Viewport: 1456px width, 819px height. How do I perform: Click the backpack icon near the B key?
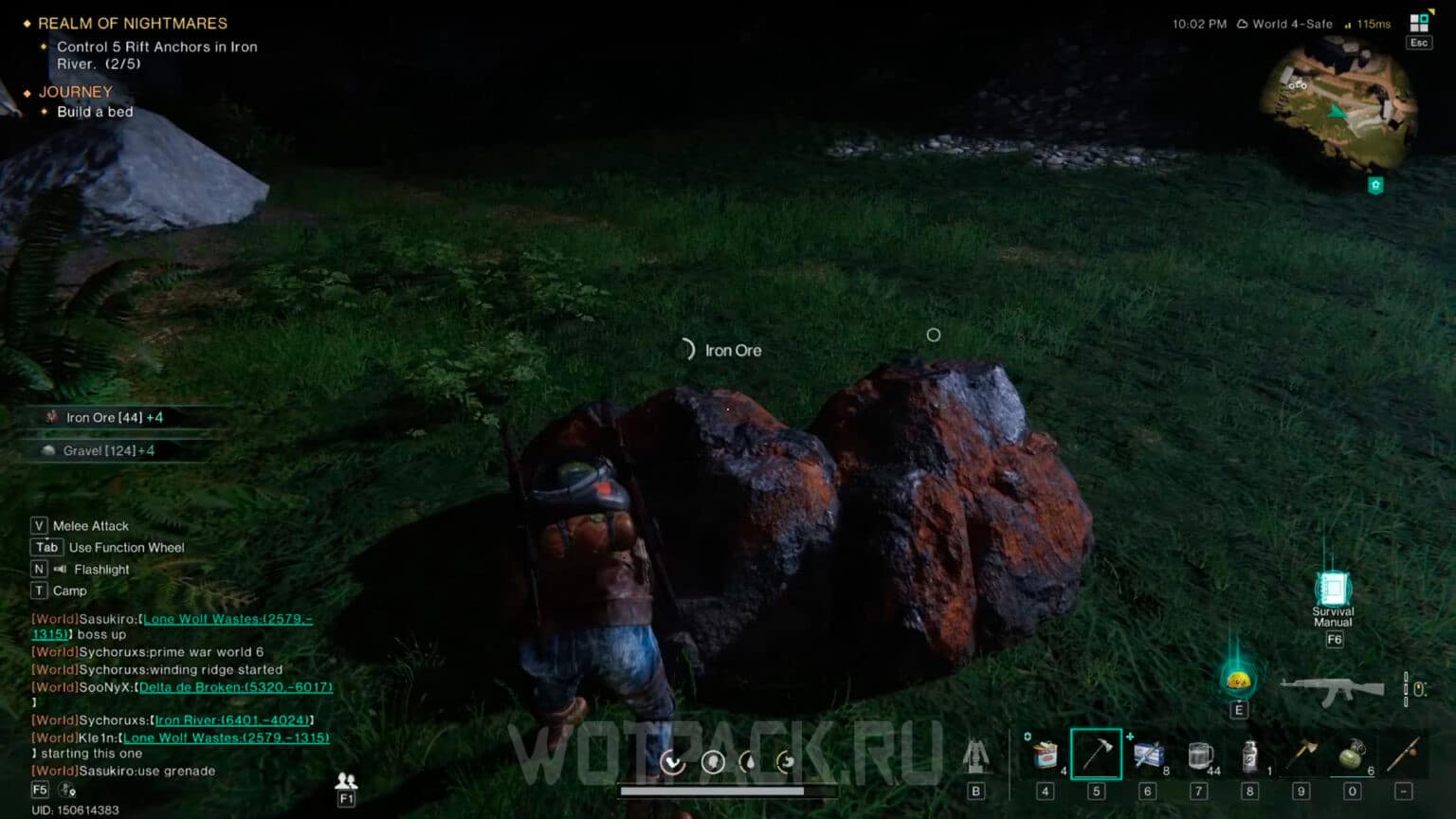tap(974, 758)
